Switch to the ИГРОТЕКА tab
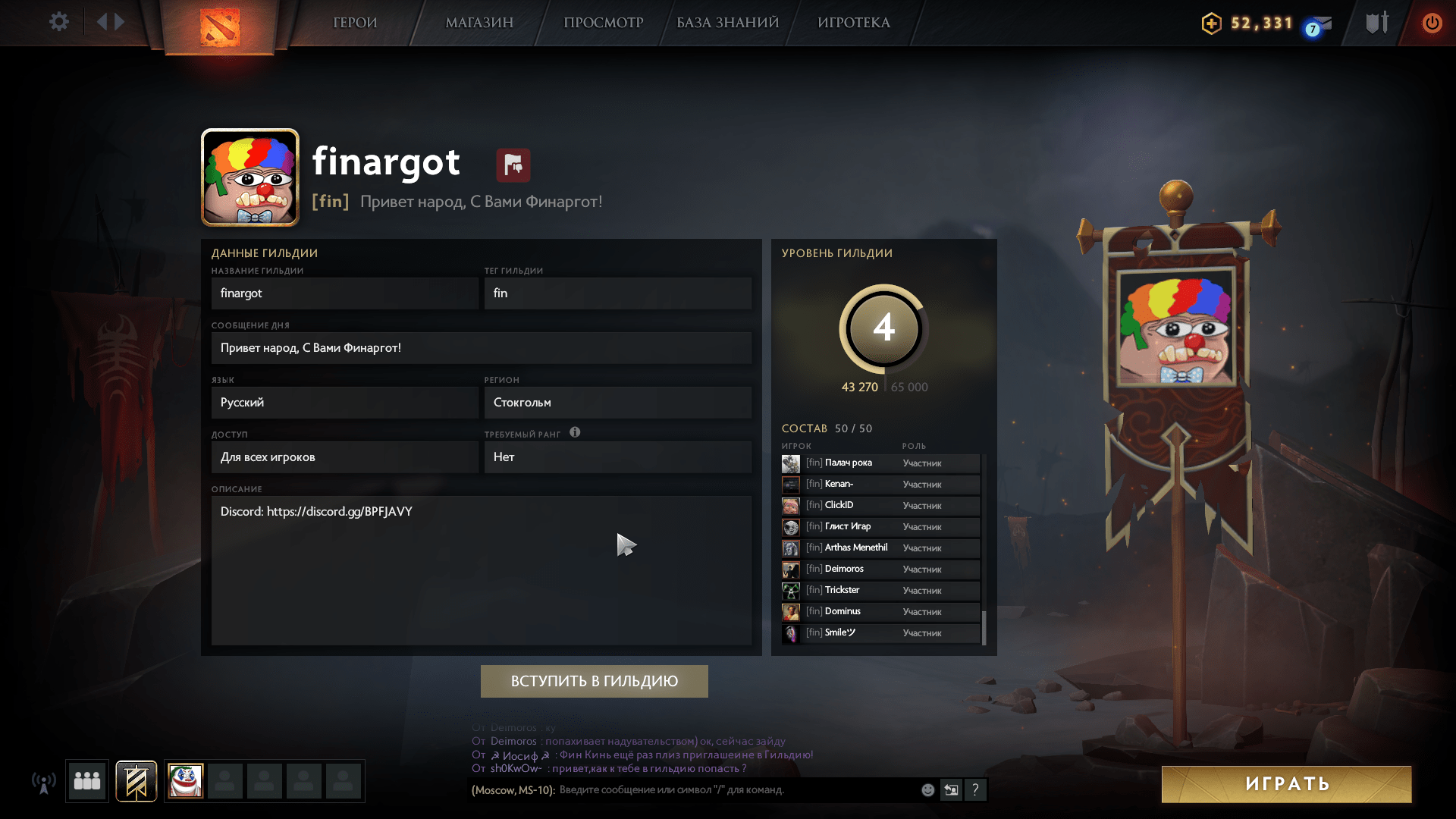 853,23
